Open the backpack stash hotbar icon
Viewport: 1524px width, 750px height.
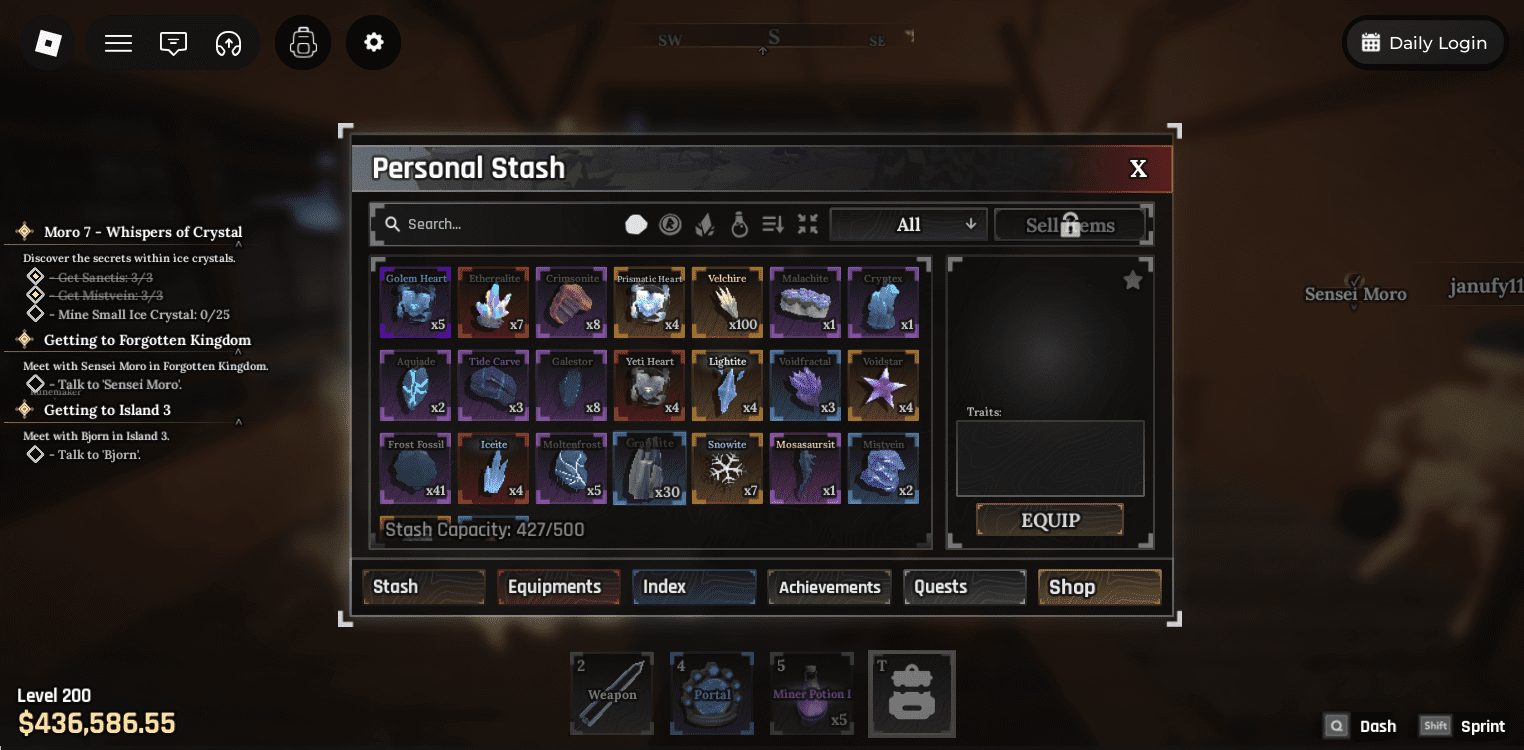pos(911,693)
